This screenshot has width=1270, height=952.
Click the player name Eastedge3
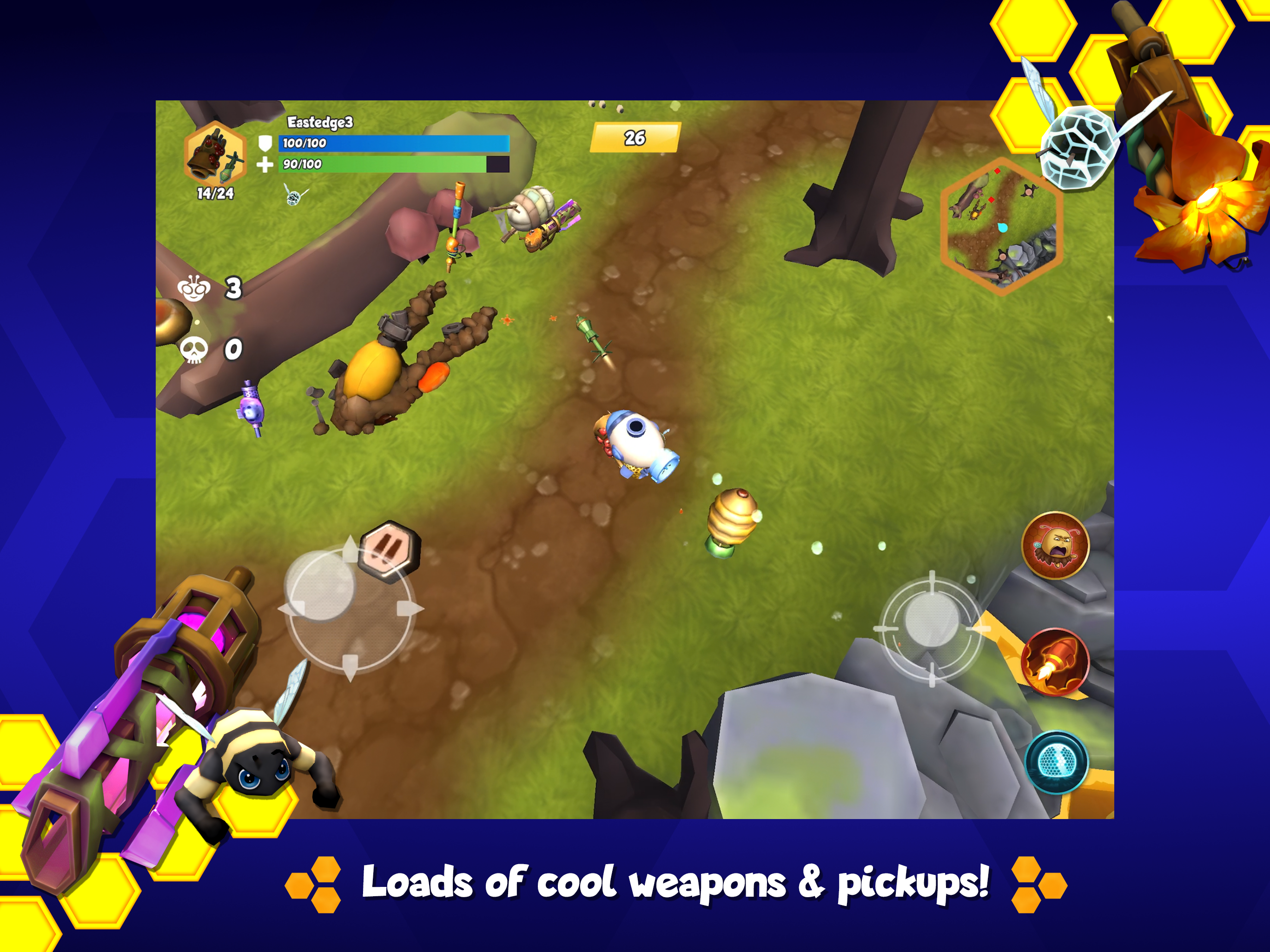tap(320, 123)
